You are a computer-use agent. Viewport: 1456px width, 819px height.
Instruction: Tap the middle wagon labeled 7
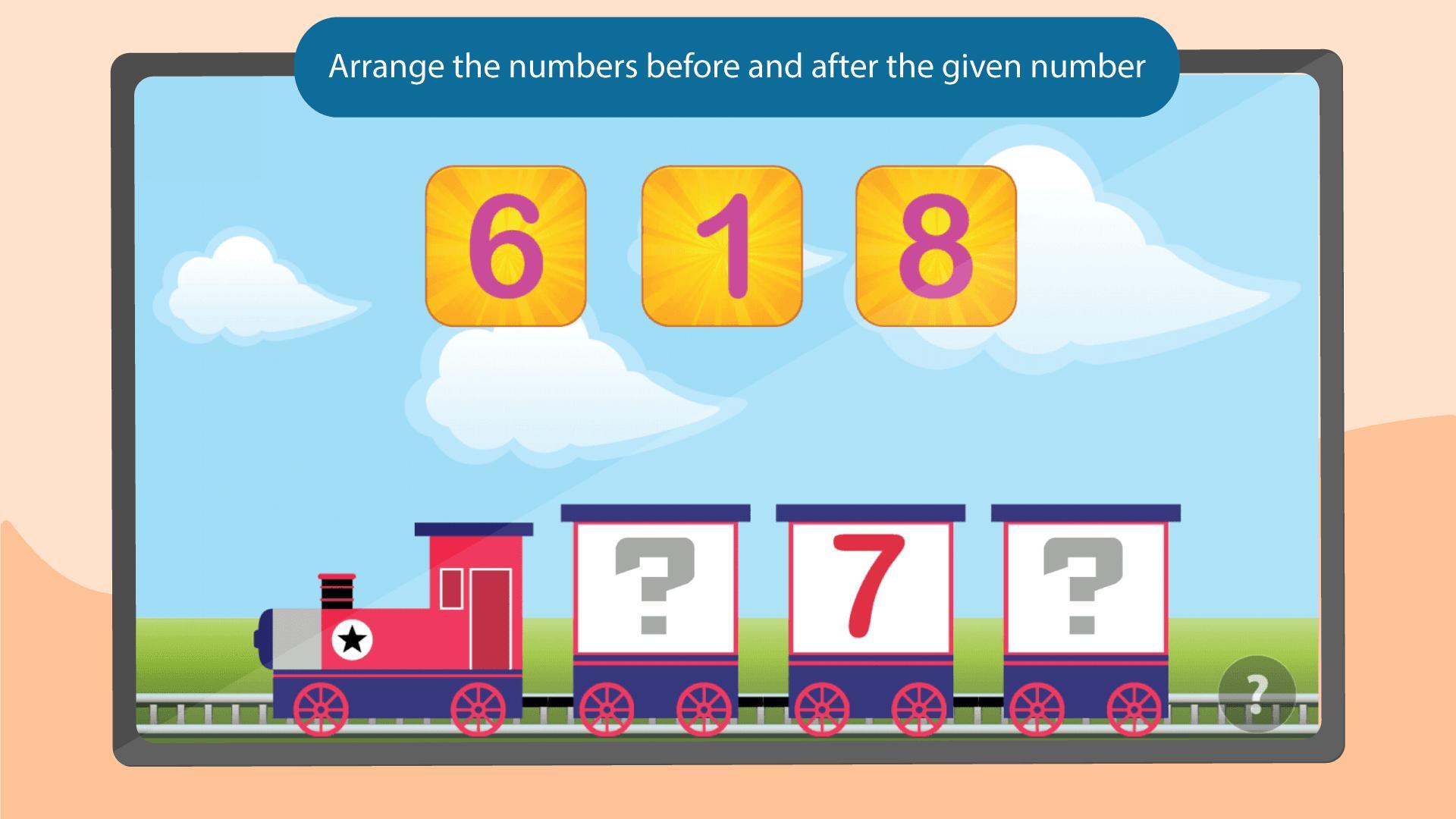pos(868,599)
